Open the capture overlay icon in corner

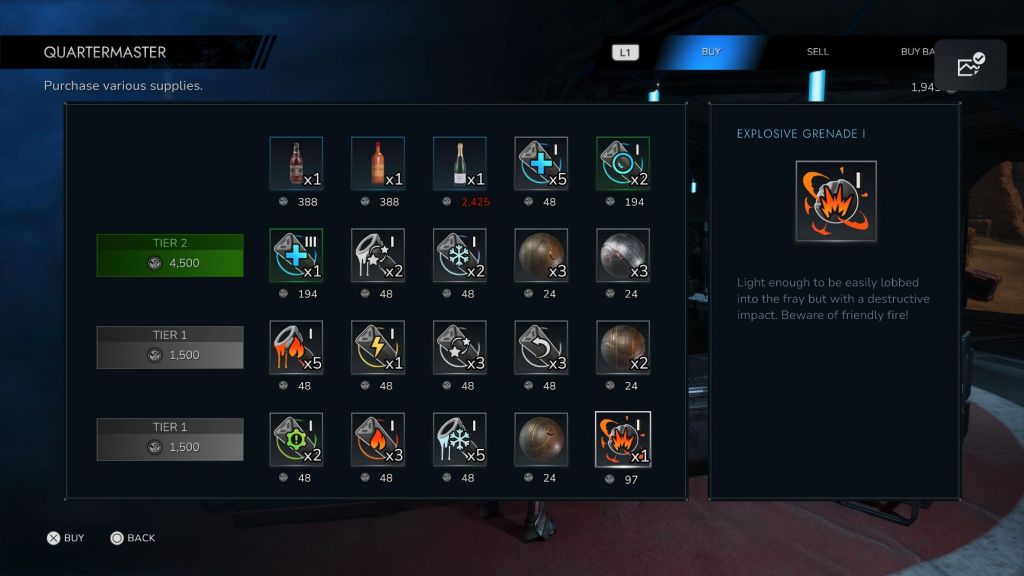[x=970, y=65]
